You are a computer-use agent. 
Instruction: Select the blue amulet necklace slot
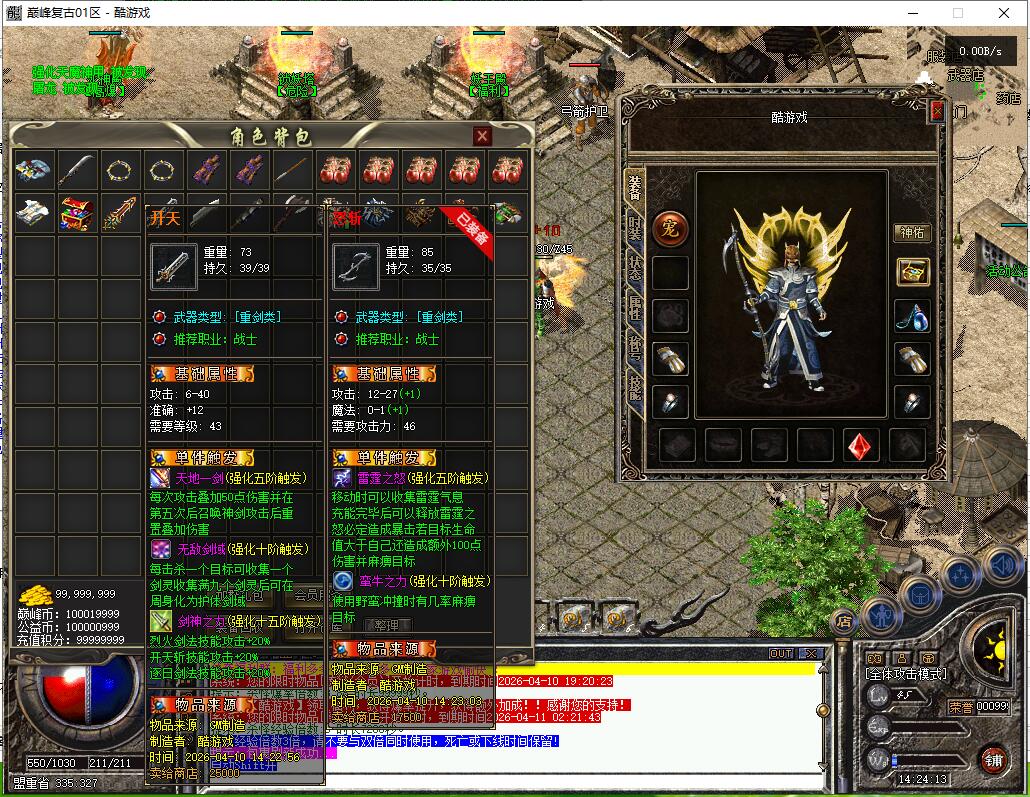click(x=911, y=315)
